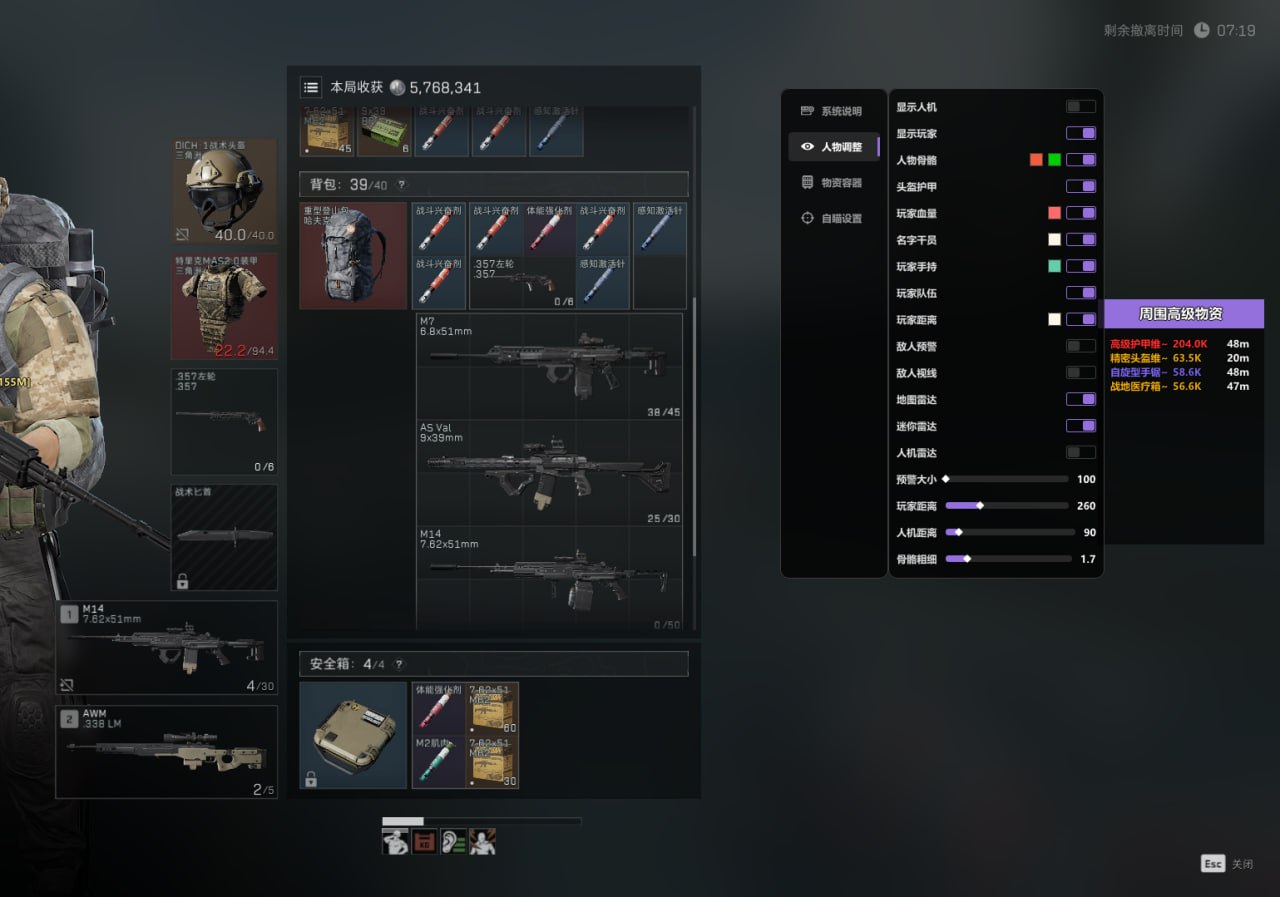Select the damaged body armor slot

pos(224,305)
